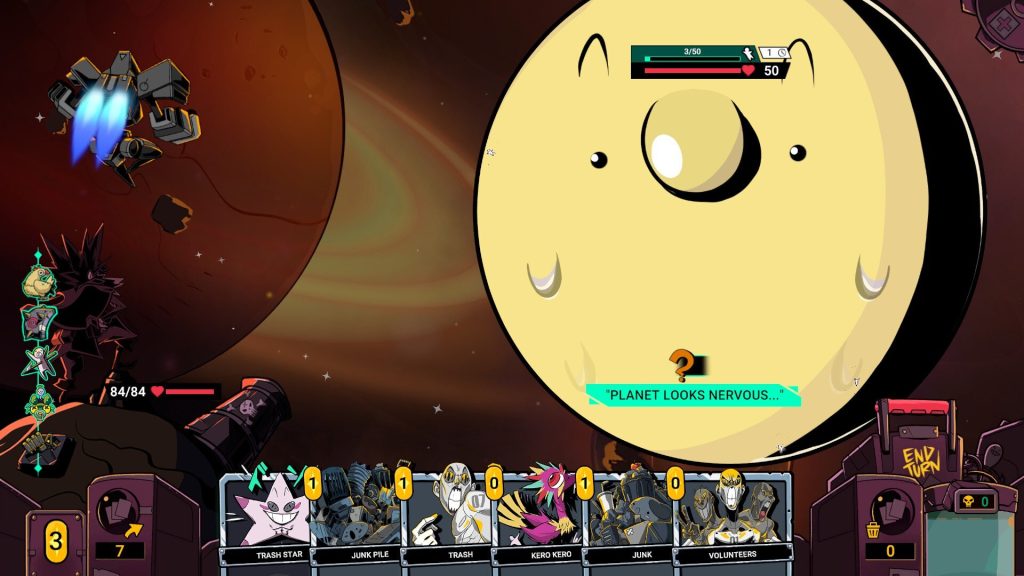Image resolution: width=1024 pixels, height=576 pixels.
Task: Inspect the yellow bird crew icon
Action: coord(39,283)
